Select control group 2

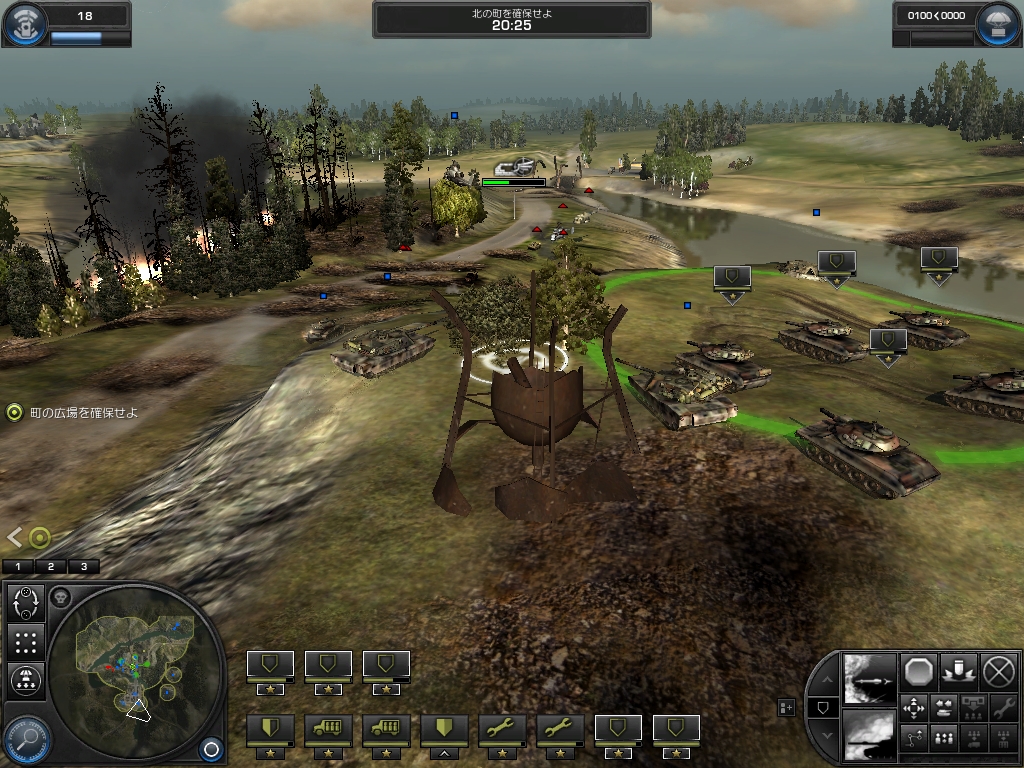(50, 566)
